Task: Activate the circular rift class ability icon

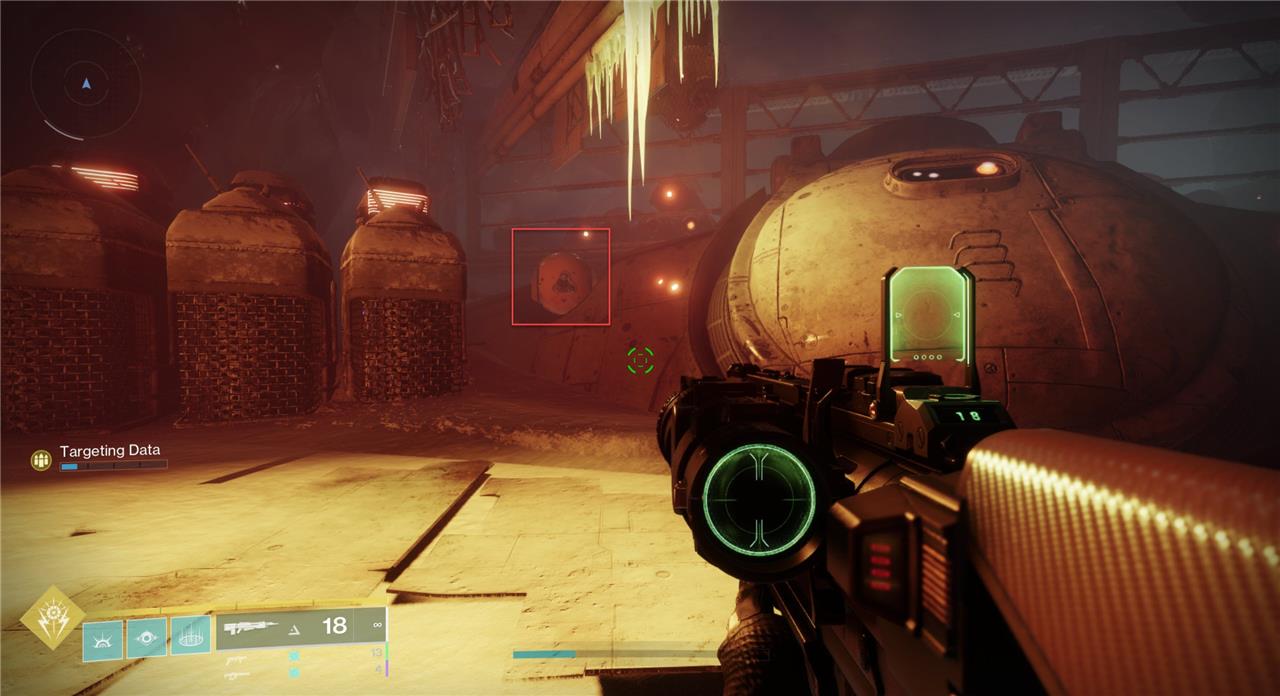Action: click(190, 635)
